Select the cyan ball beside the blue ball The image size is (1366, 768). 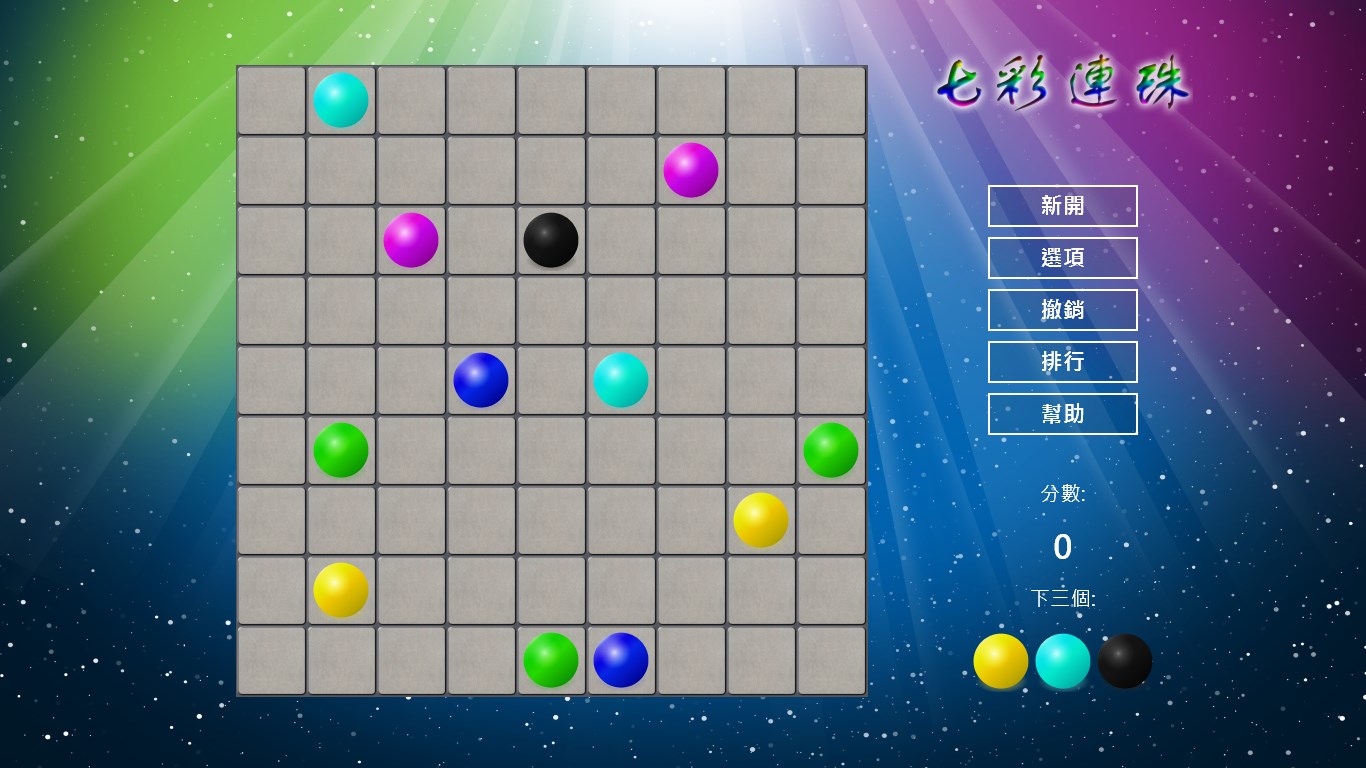(x=621, y=380)
